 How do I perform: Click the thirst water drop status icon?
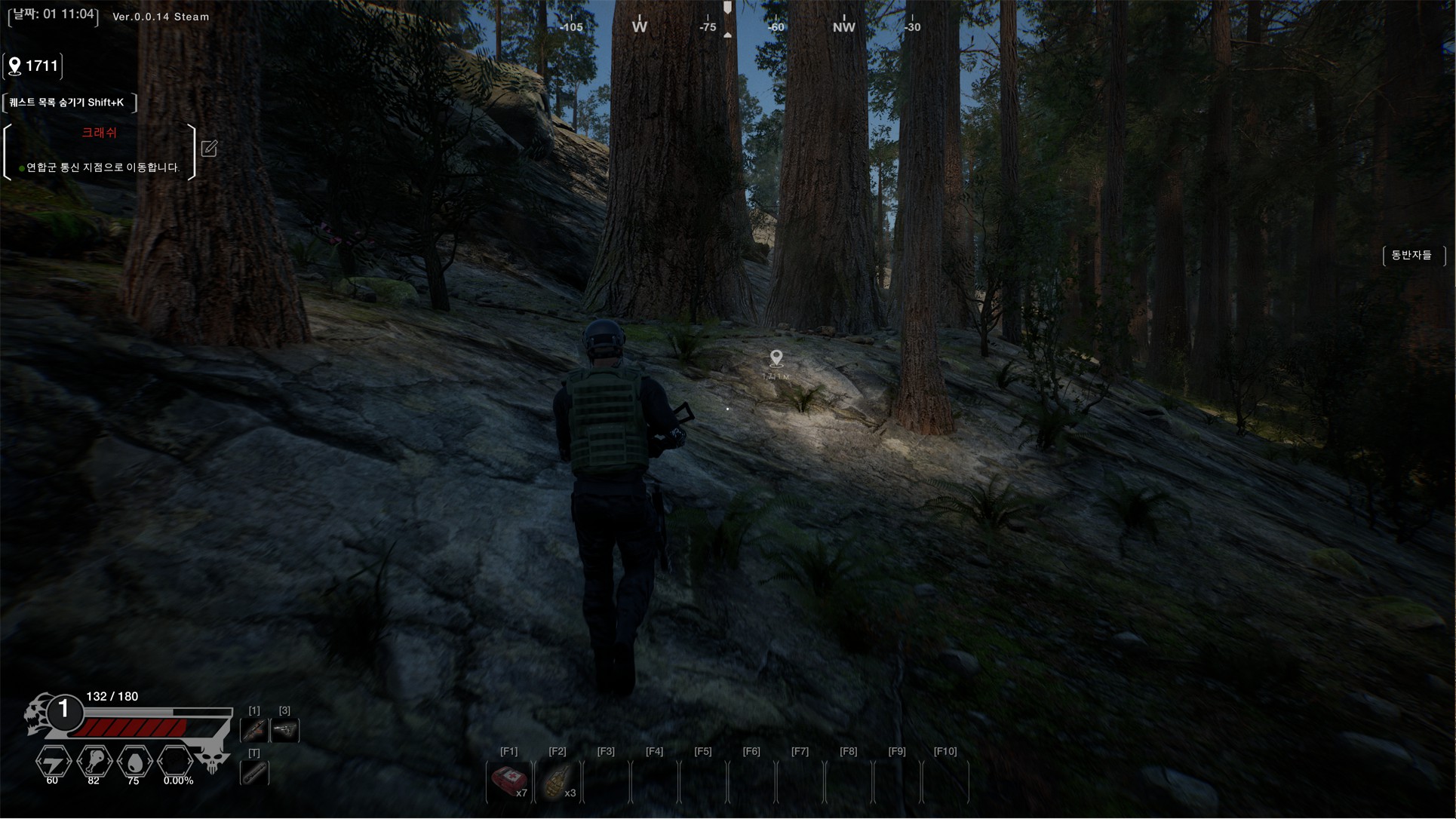[134, 762]
